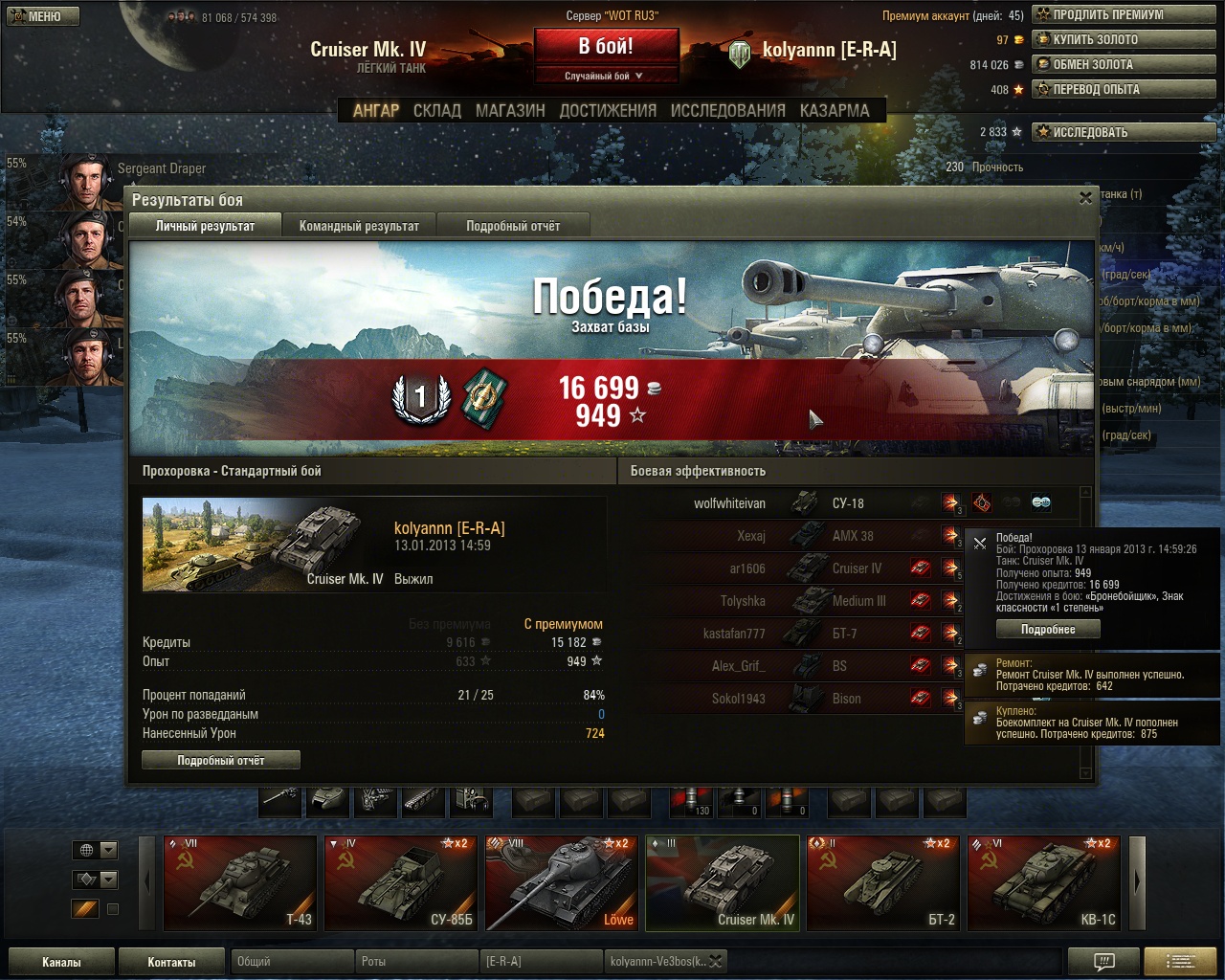Open the Случайный бой battle type dropdown
Screen dimensions: 1225x980
point(605,76)
